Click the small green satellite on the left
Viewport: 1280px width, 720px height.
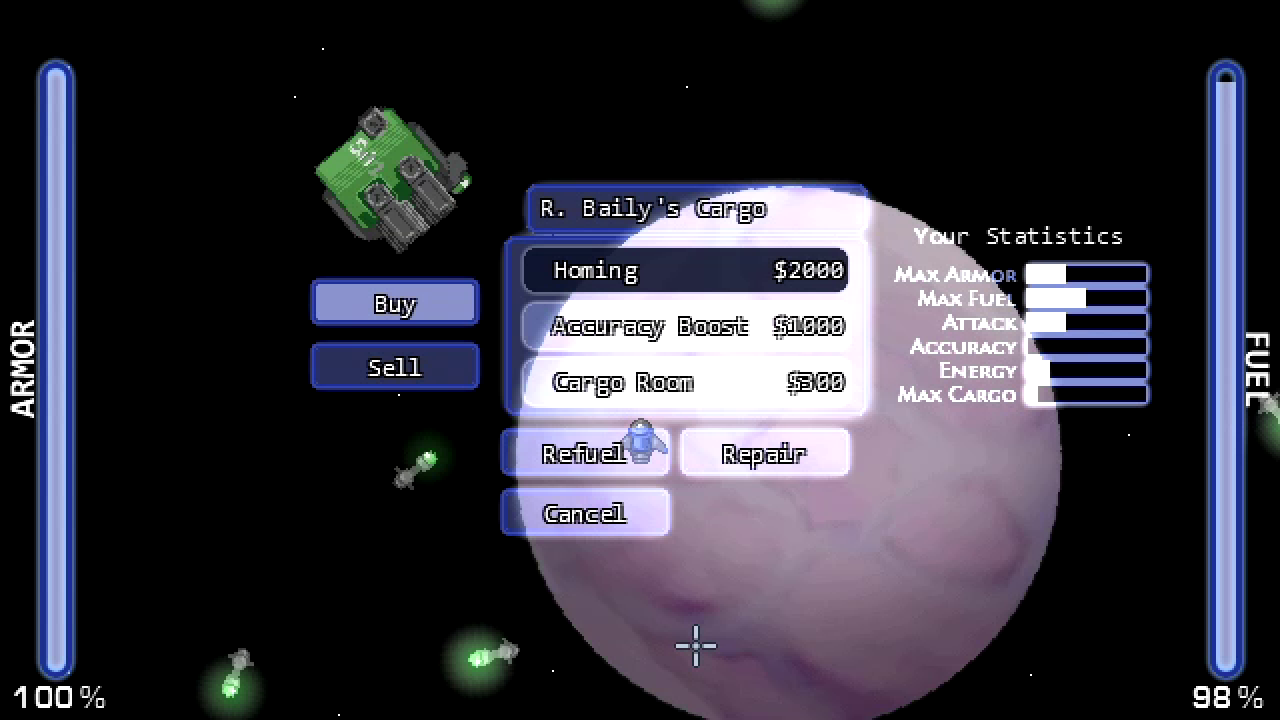[x=415, y=465]
